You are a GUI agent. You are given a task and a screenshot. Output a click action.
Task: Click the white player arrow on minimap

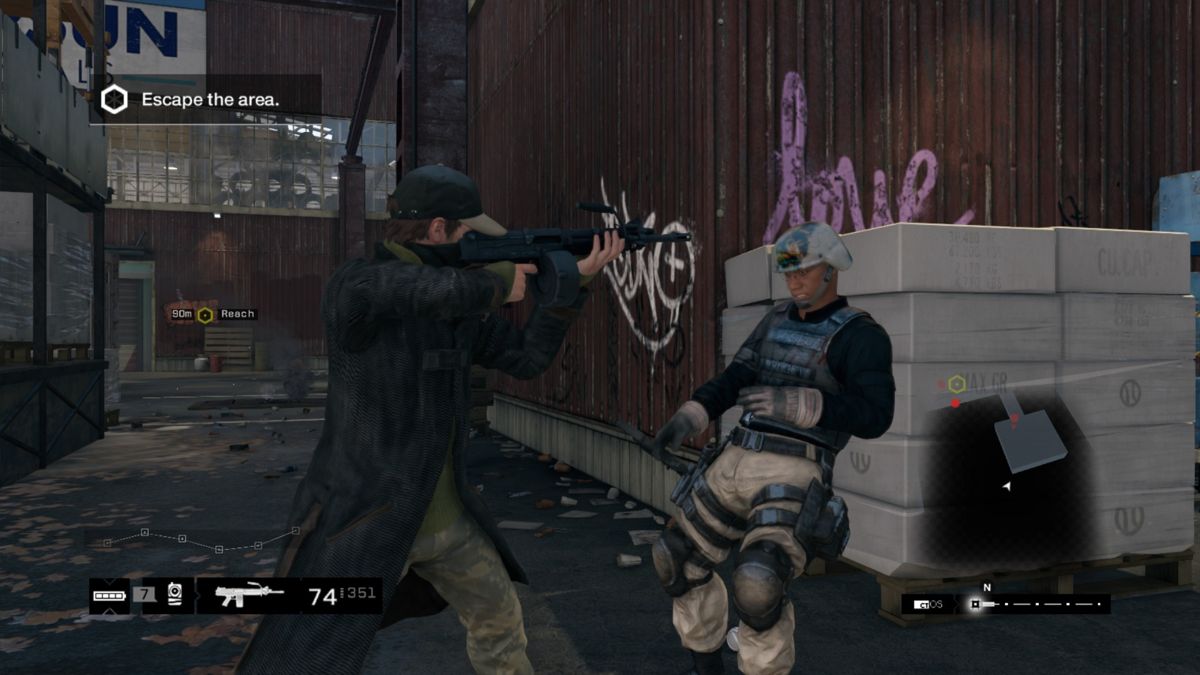(1007, 486)
